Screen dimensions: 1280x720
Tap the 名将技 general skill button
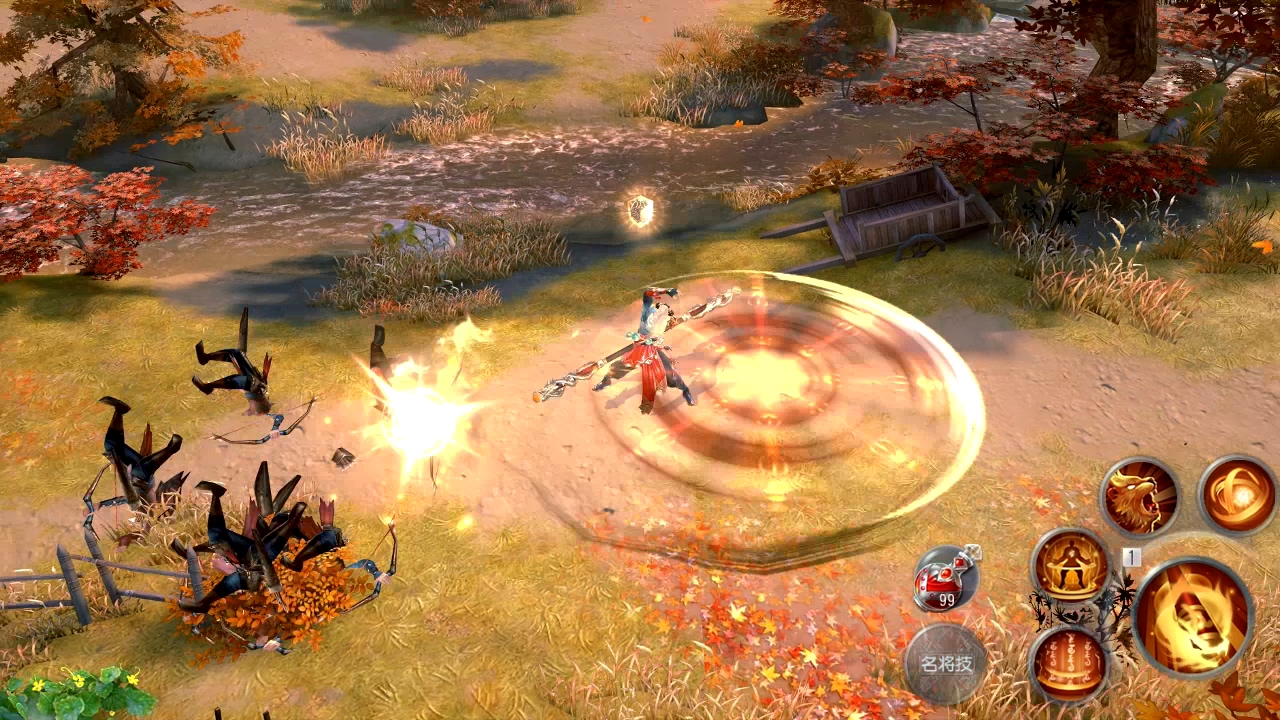945,663
